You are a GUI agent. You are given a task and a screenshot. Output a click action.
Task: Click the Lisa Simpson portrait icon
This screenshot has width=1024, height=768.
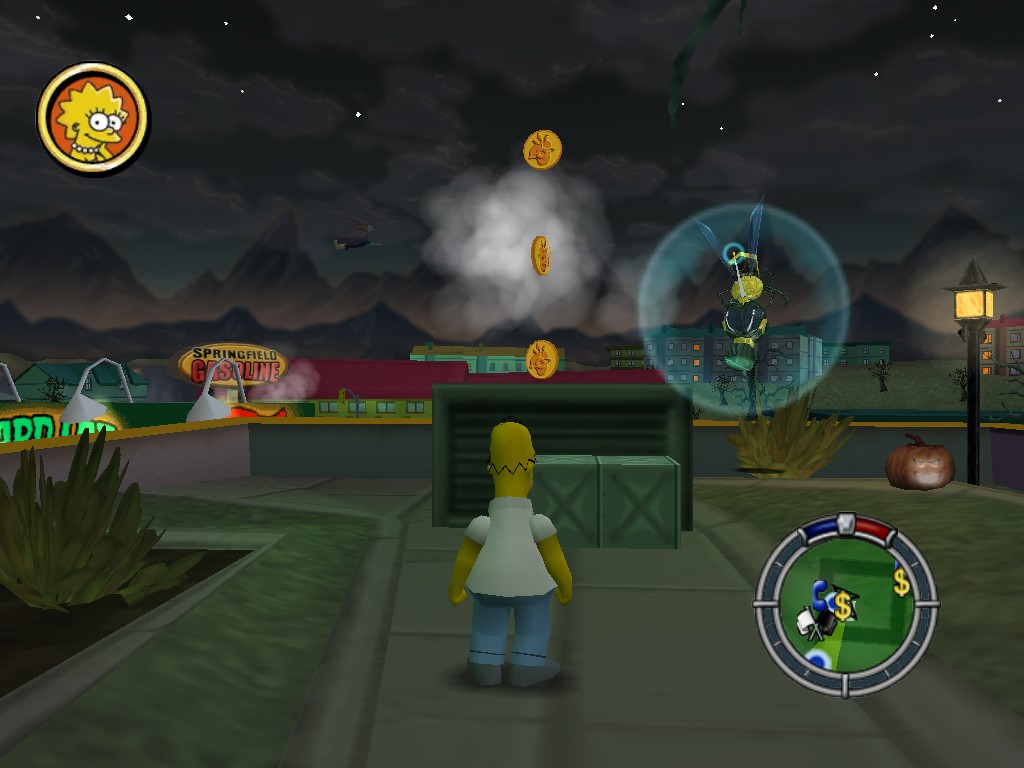[x=93, y=118]
